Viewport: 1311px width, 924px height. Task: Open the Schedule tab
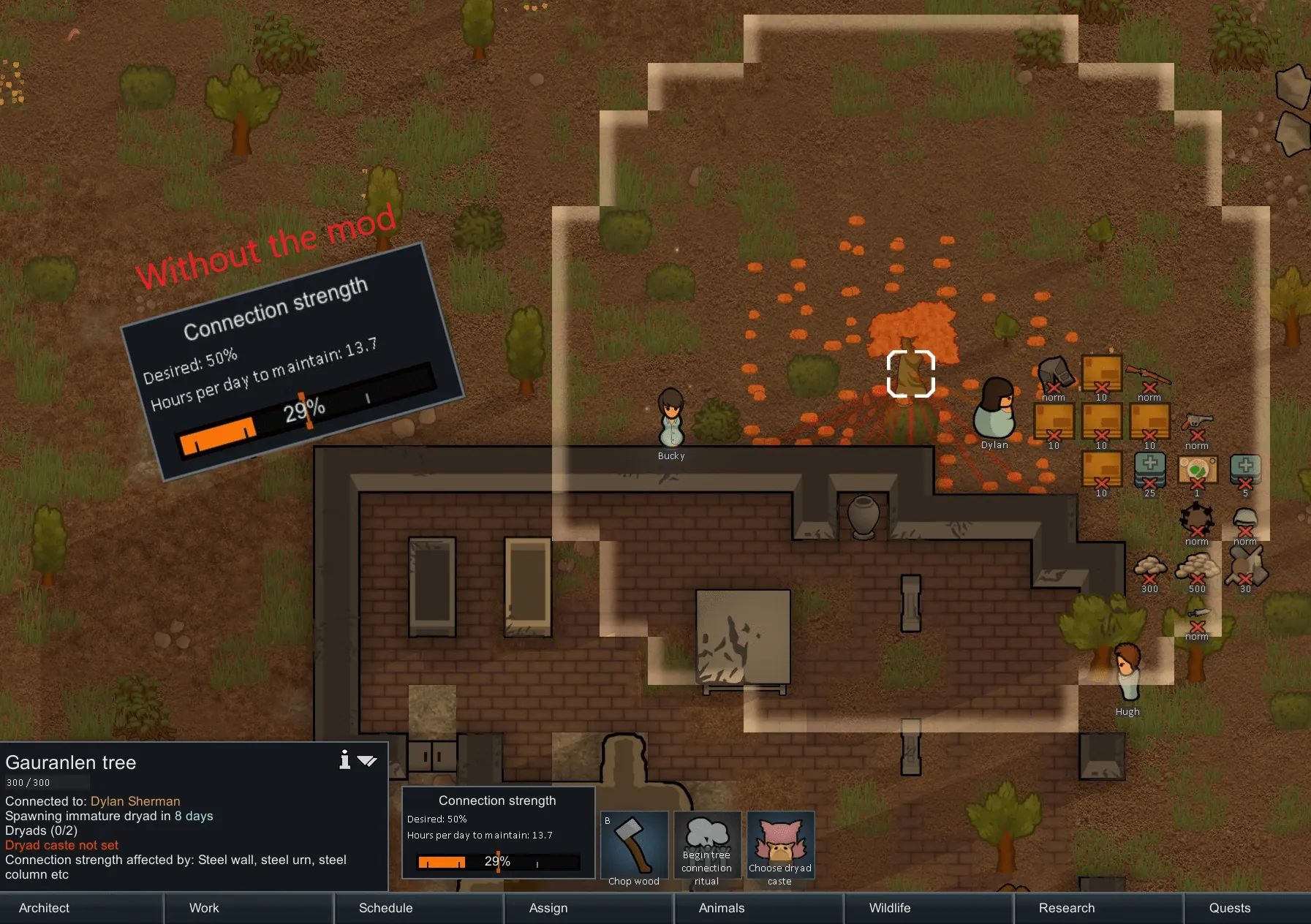(x=385, y=908)
